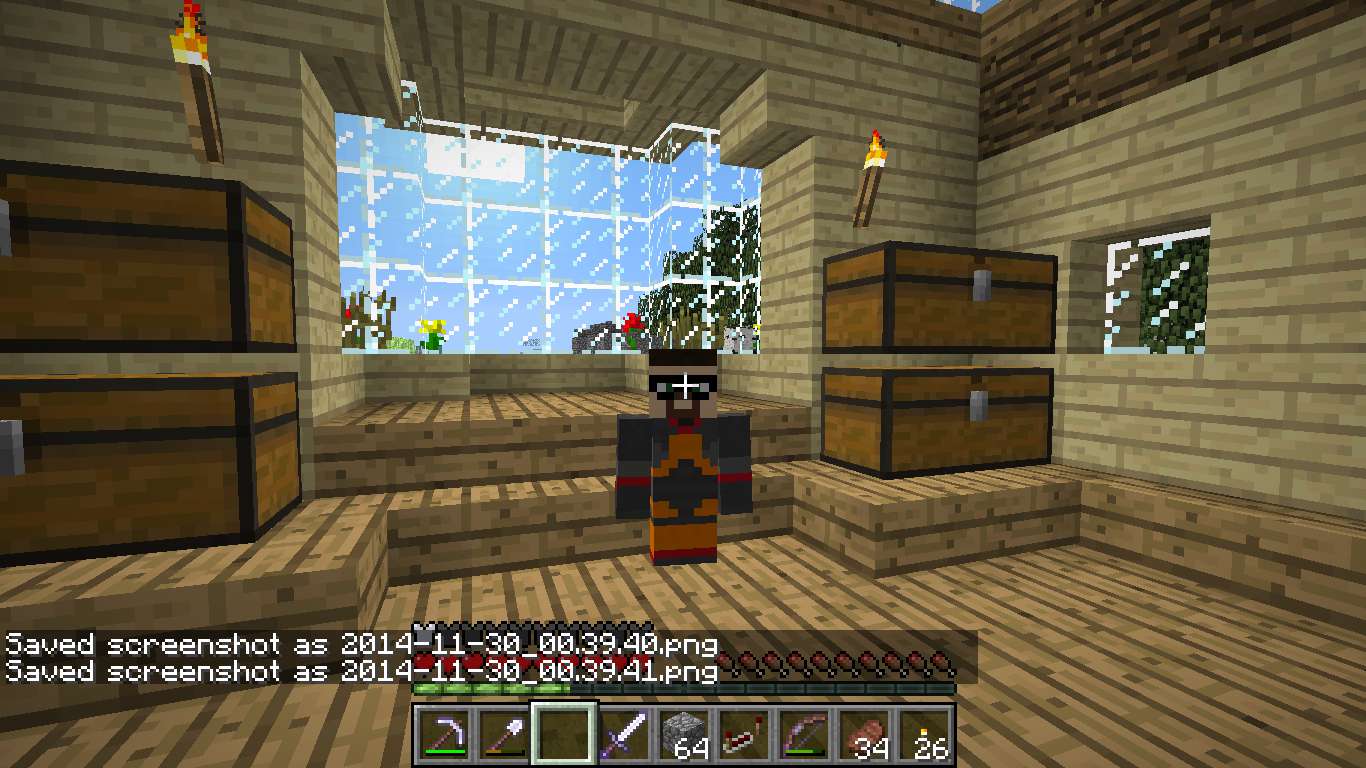Select the cobblestone stack of 64
1366x768 pixels.
pos(684,735)
